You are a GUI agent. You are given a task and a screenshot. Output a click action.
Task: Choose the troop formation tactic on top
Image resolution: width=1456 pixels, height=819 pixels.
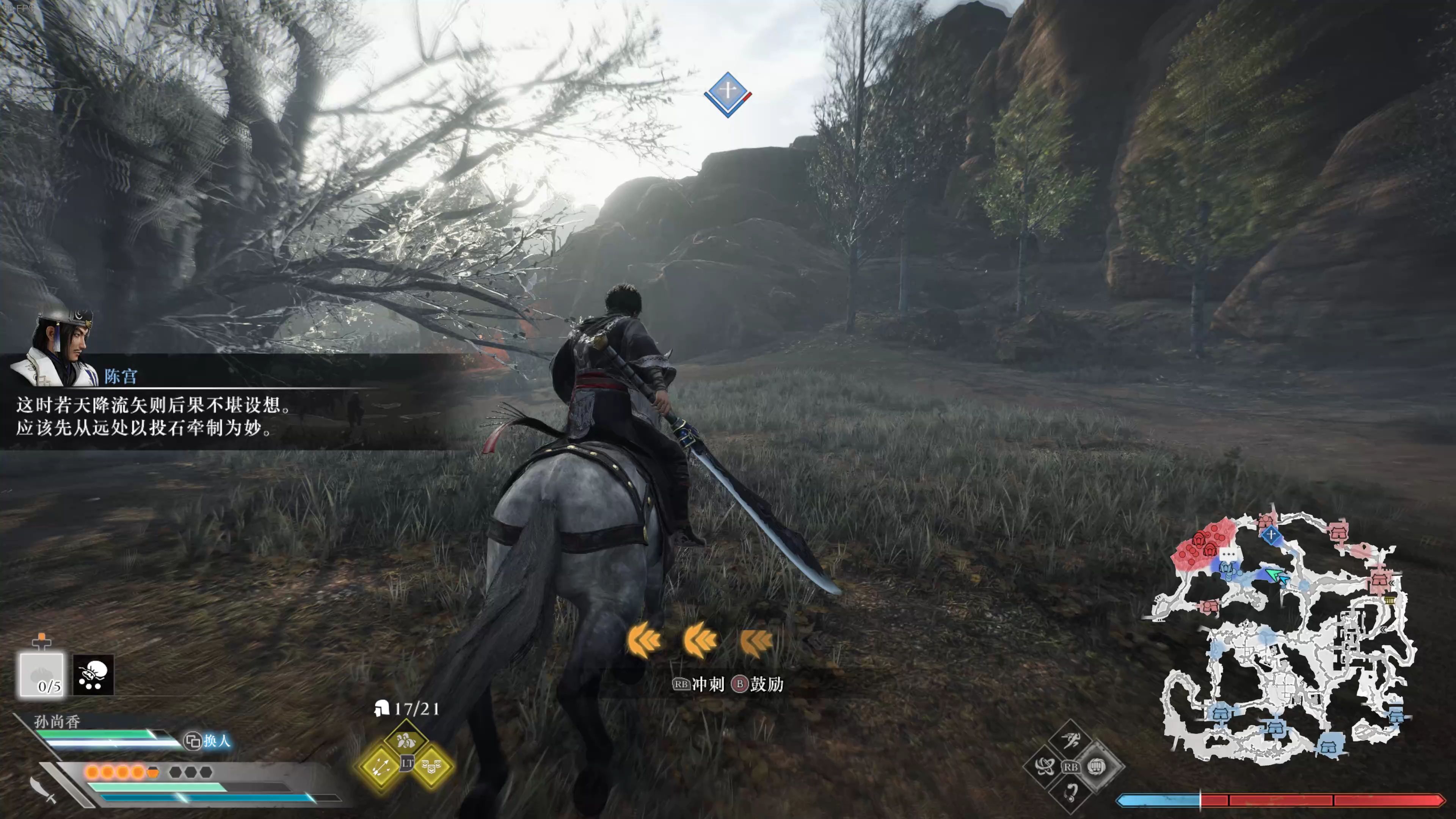[x=405, y=740]
